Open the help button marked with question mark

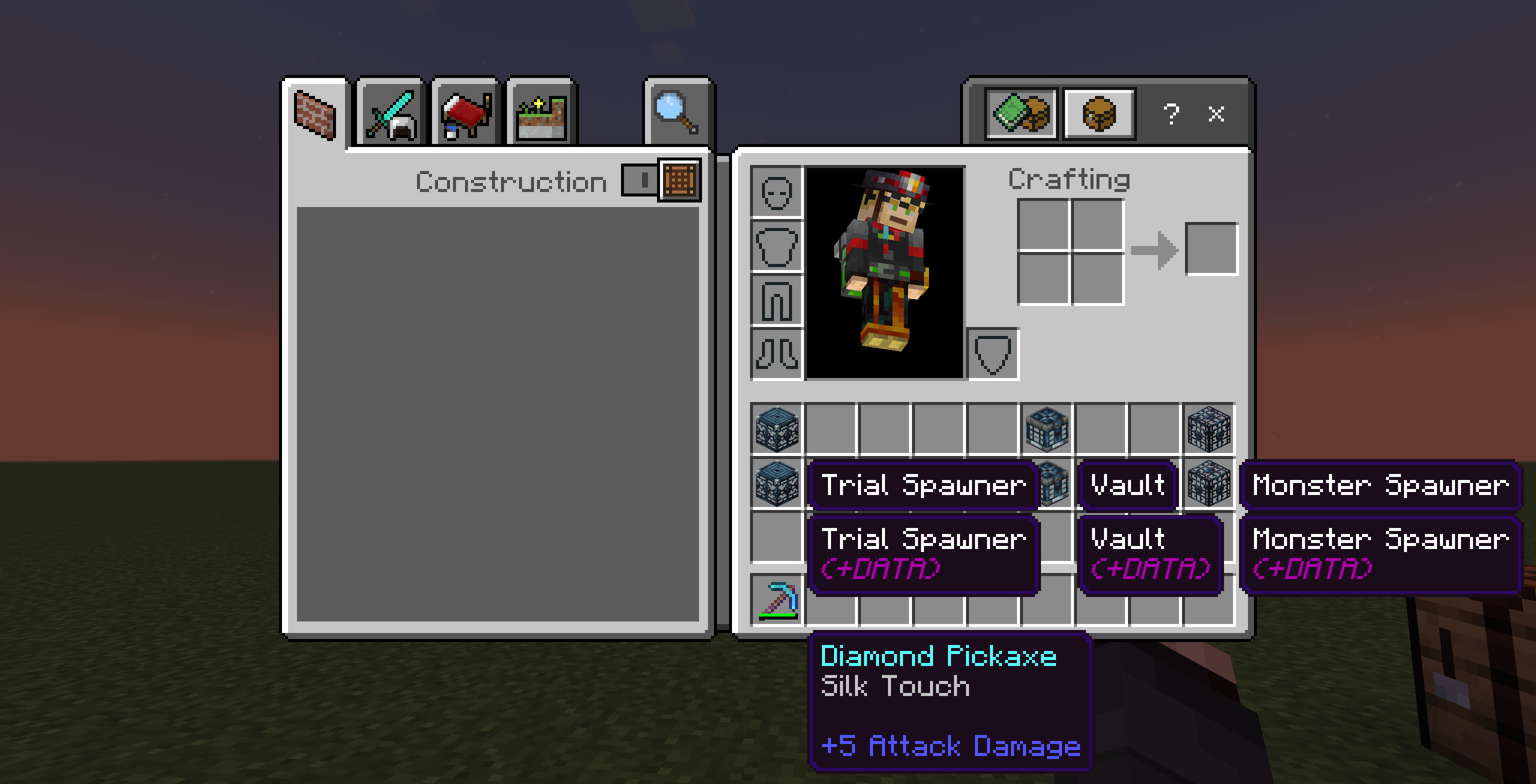(x=1171, y=114)
